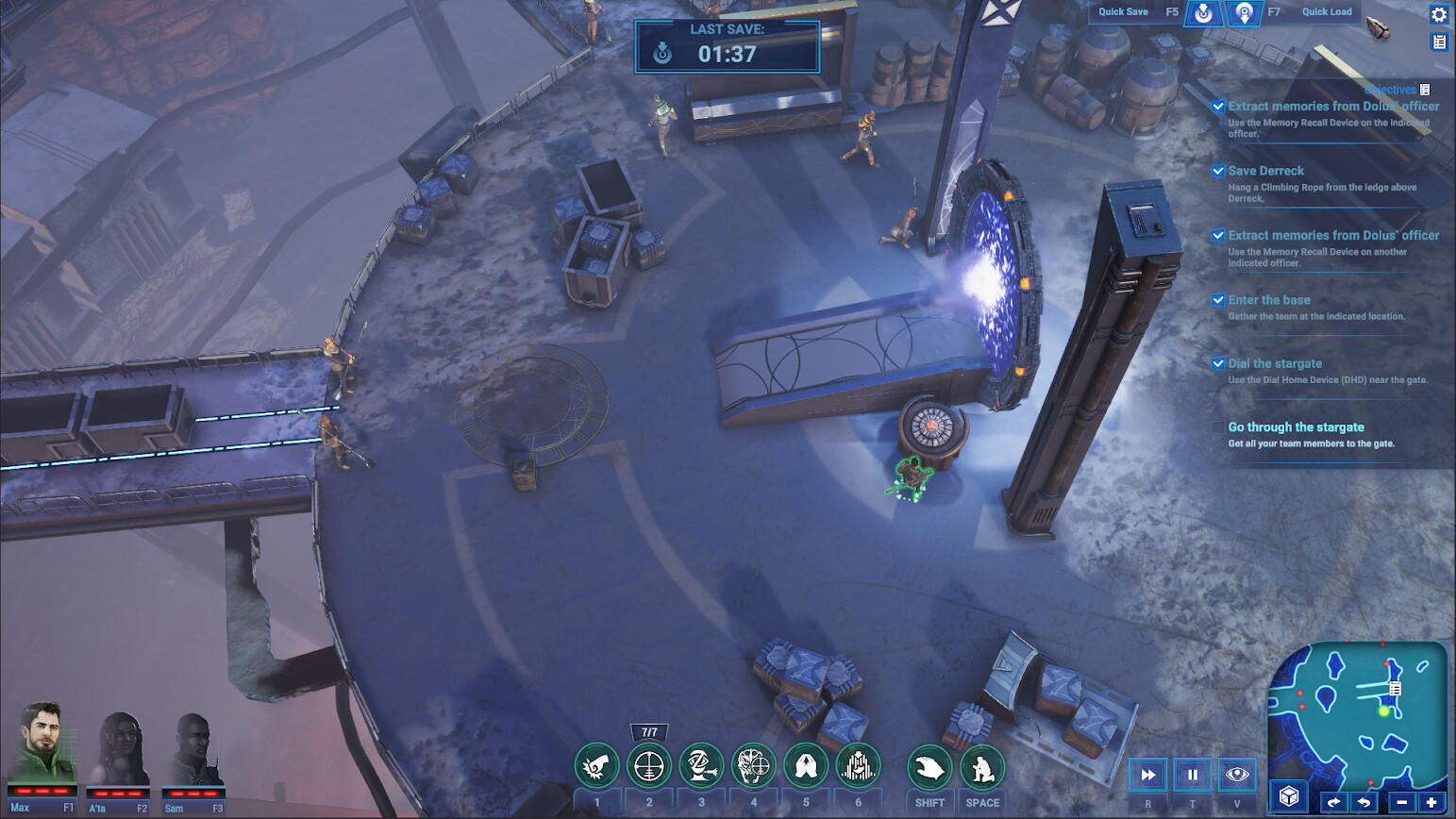The height and width of the screenshot is (819, 1456).
Task: Activate the punch melee ability
Action: pos(596,766)
